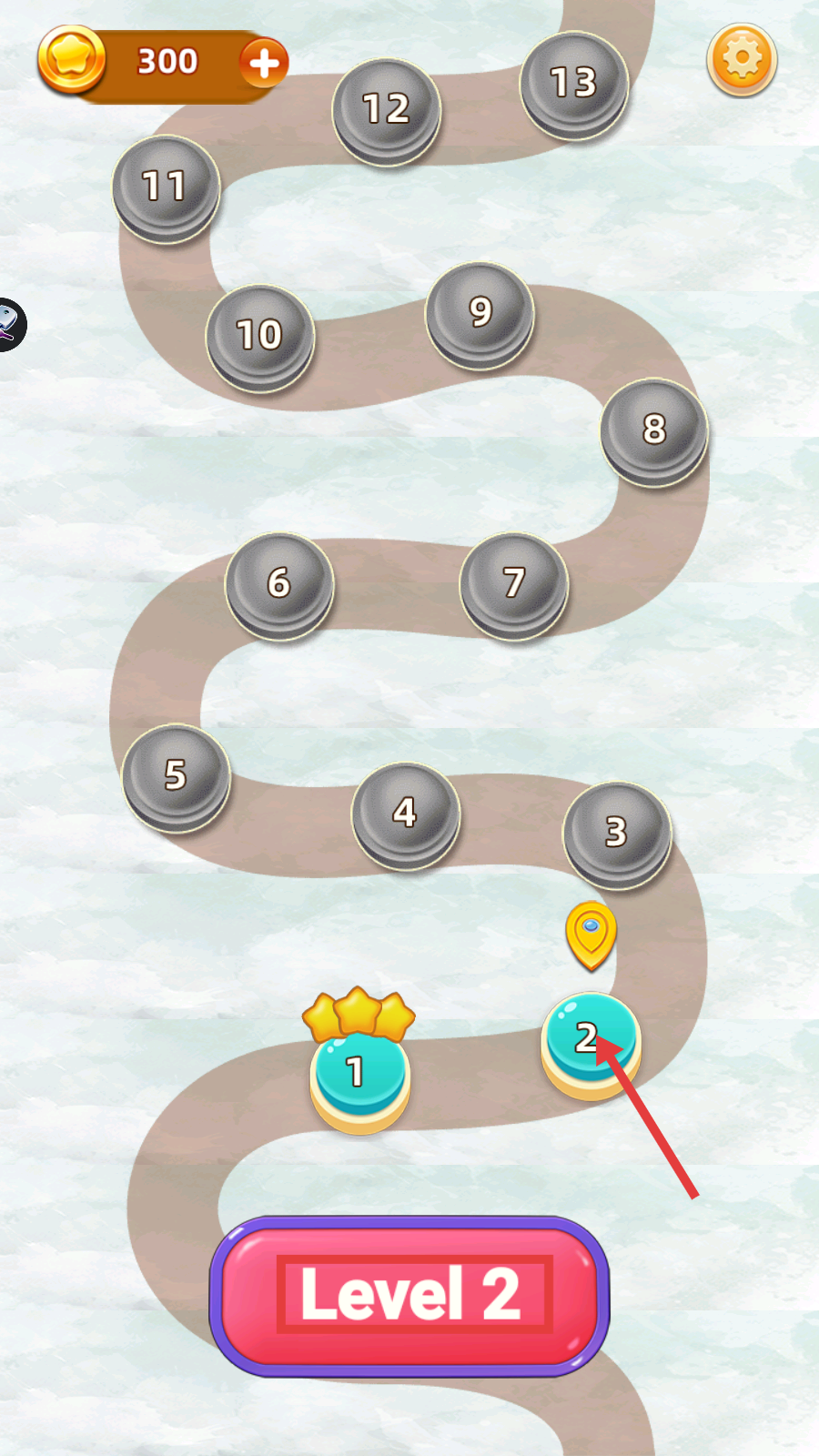Open the floating overlay icon at left edge
819x1456 pixels.
point(9,324)
